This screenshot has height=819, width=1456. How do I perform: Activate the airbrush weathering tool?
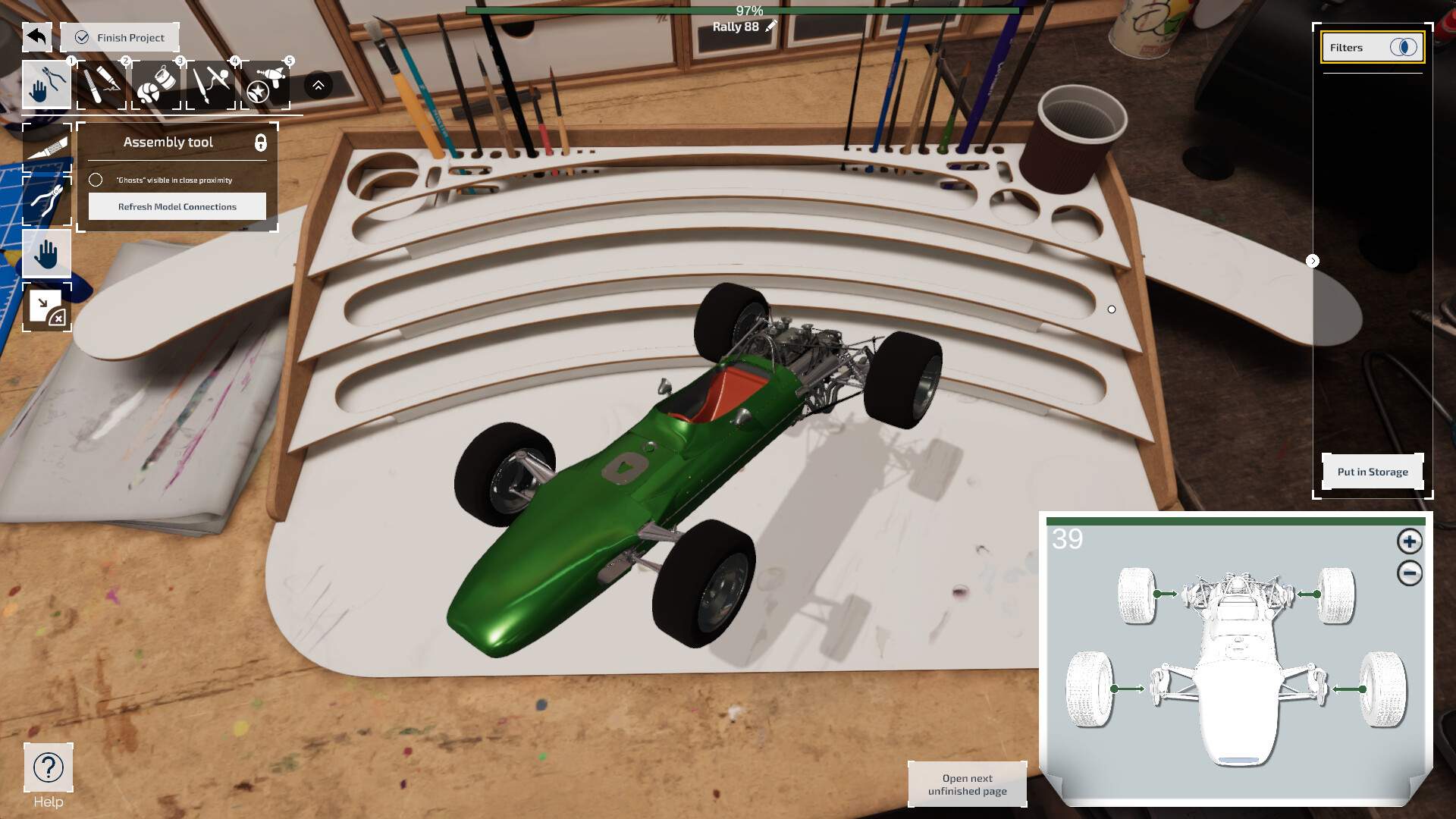pos(265,83)
